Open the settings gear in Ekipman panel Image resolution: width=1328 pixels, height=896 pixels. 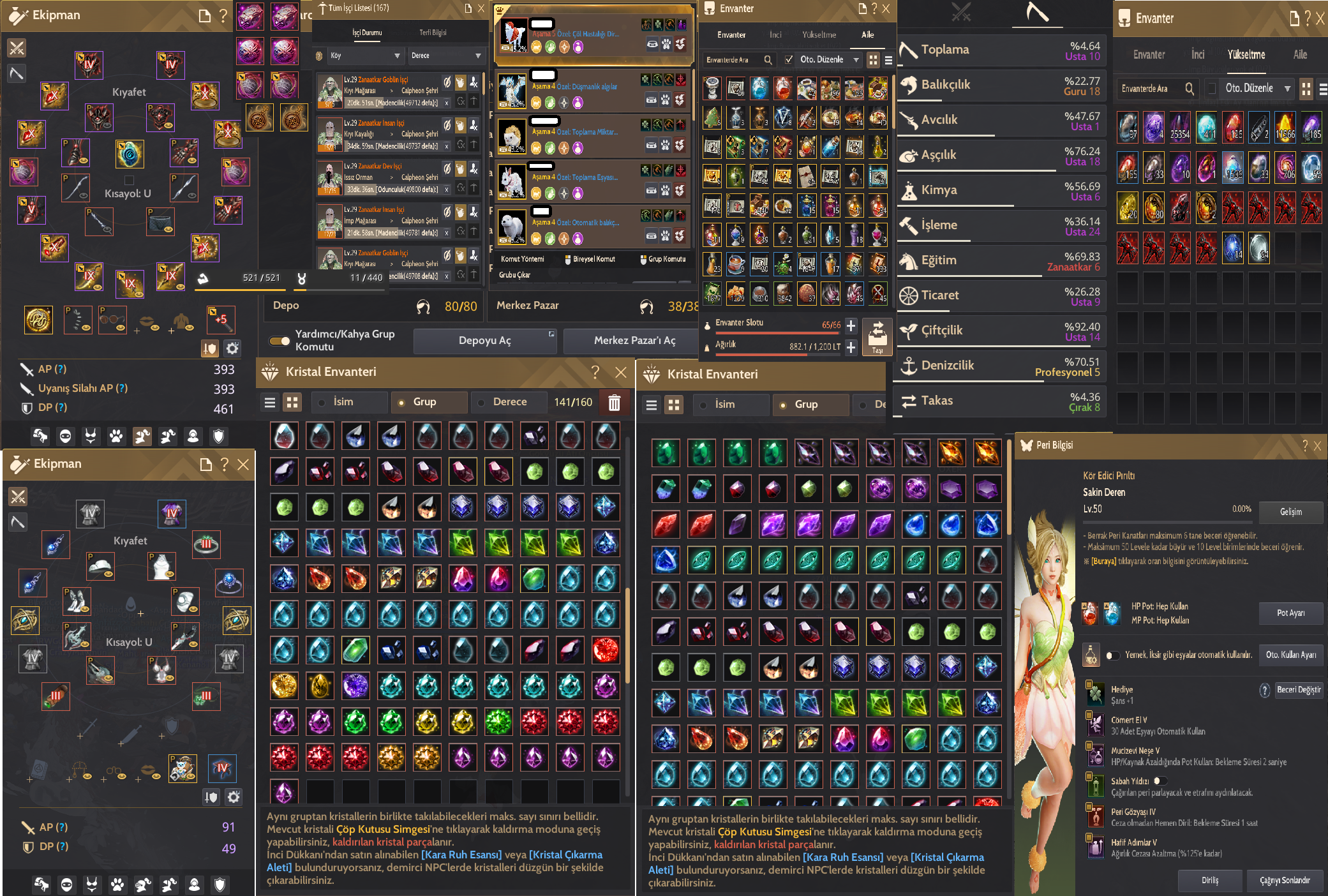pos(232,348)
